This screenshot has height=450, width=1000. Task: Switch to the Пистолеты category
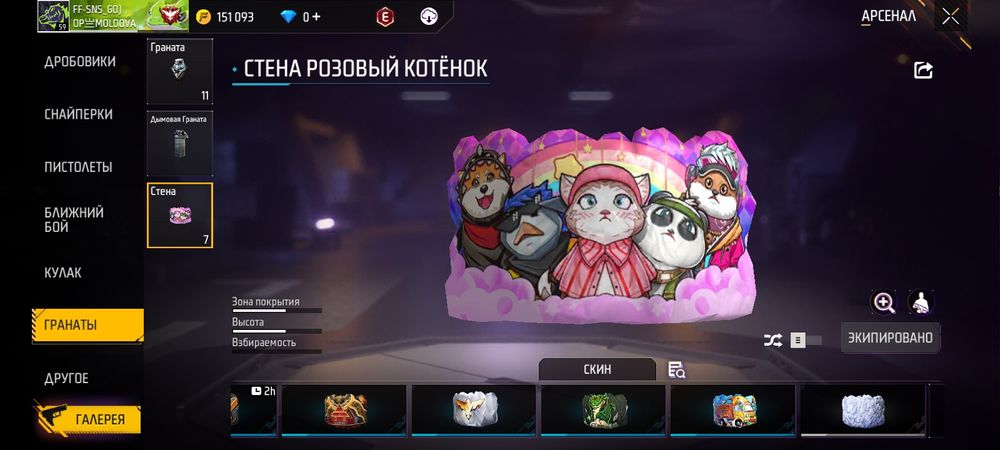[x=78, y=167]
